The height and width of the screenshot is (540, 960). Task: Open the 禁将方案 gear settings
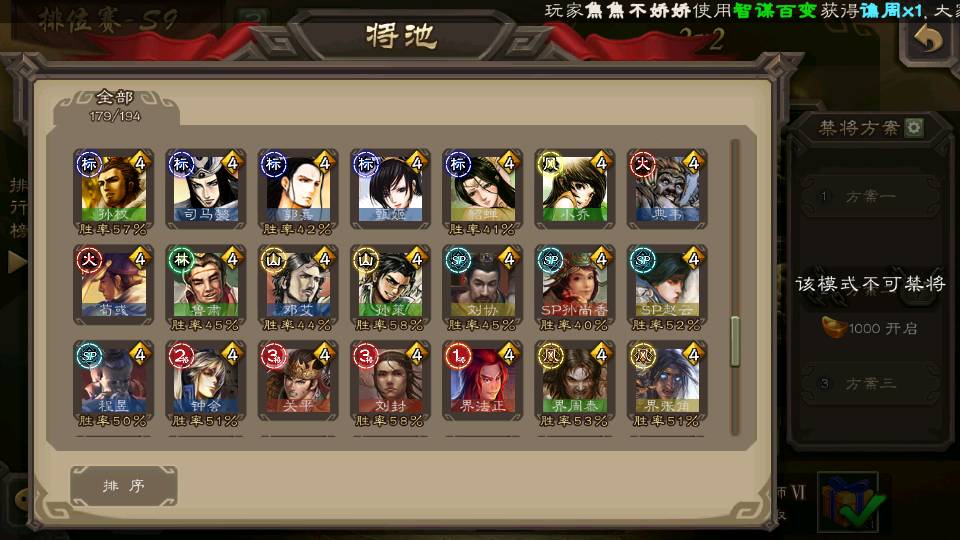(x=914, y=128)
